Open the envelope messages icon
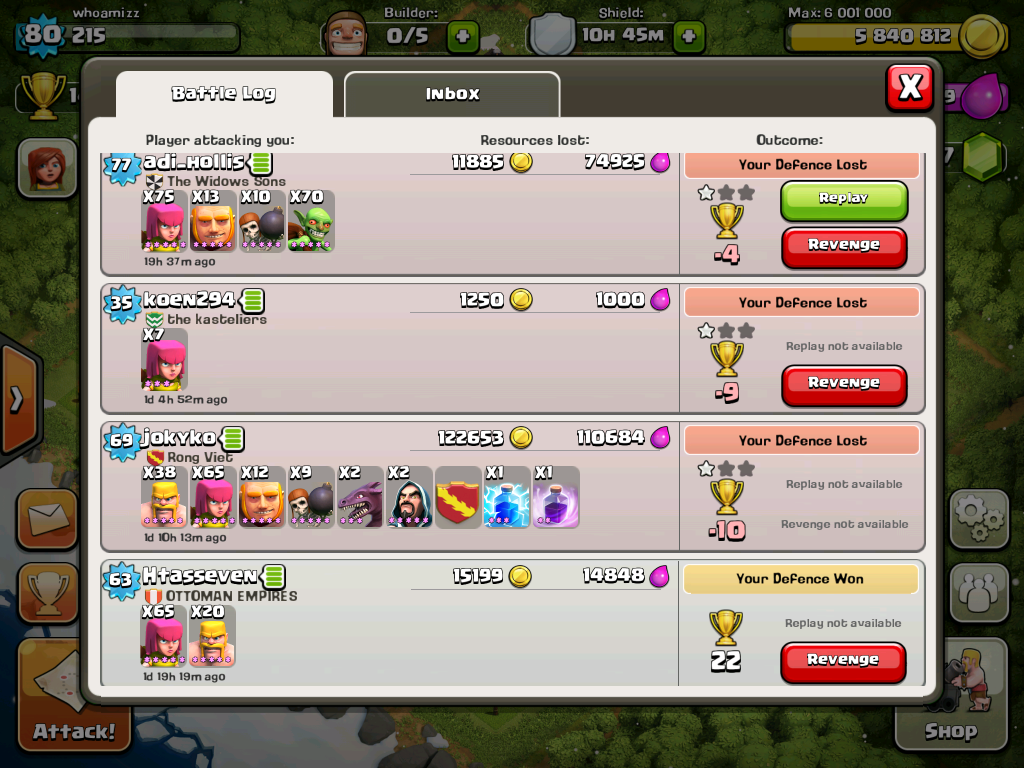This screenshot has width=1024, height=768. (46, 518)
